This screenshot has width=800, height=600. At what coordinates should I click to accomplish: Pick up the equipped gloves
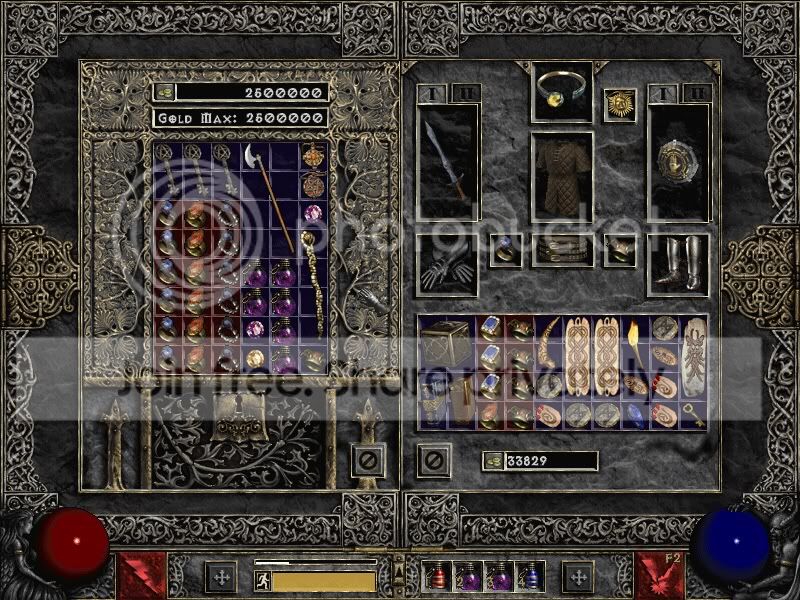(x=446, y=264)
